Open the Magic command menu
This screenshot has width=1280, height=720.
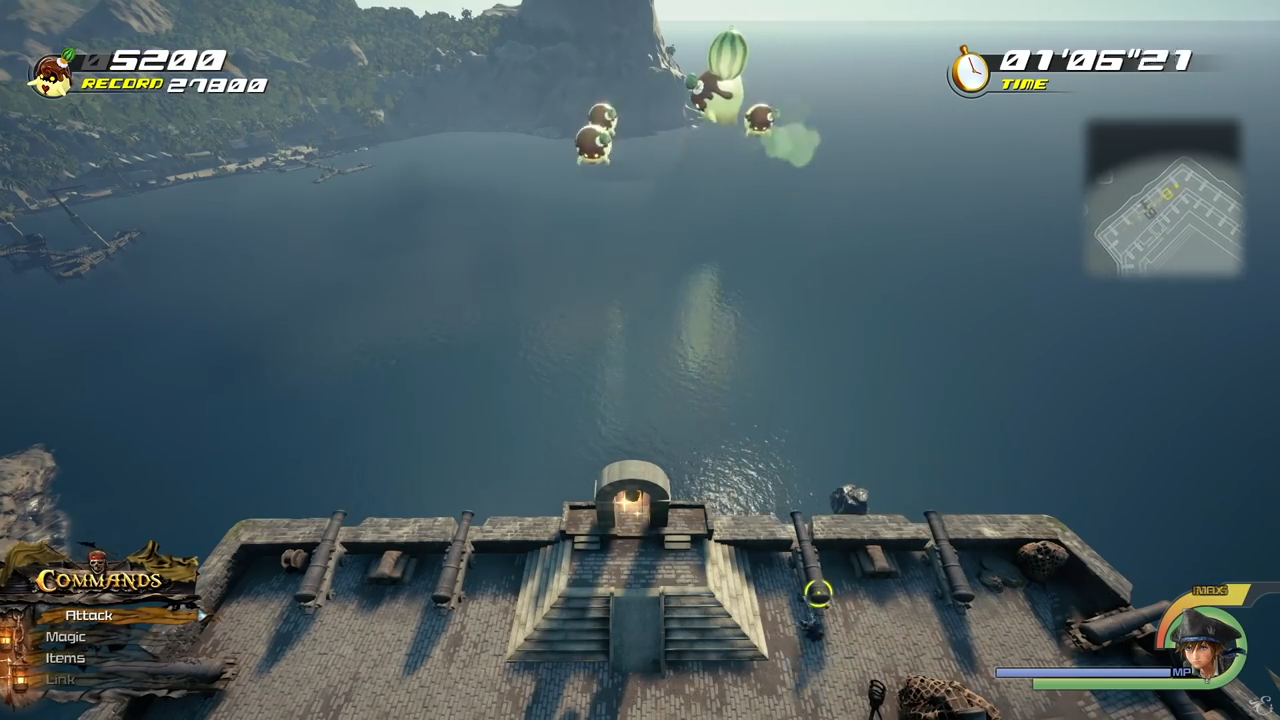tap(64, 637)
